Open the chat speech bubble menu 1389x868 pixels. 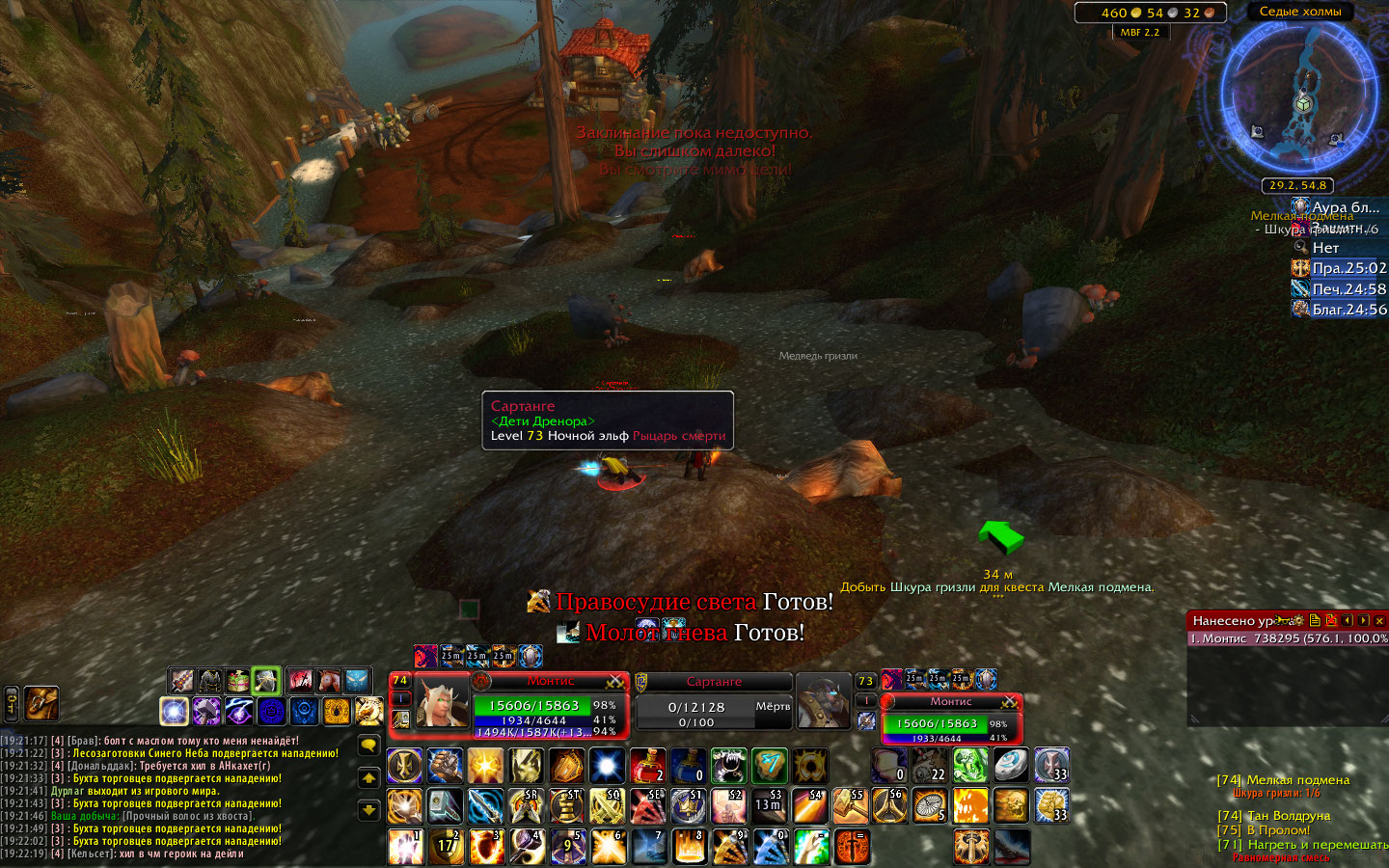tap(368, 745)
